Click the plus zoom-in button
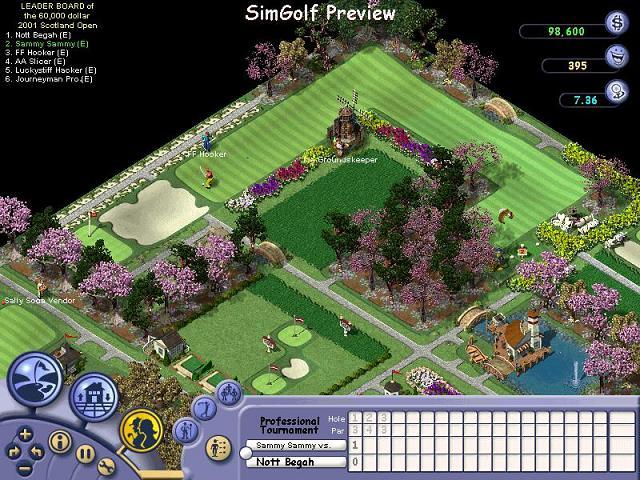640x480 pixels. (x=25, y=435)
